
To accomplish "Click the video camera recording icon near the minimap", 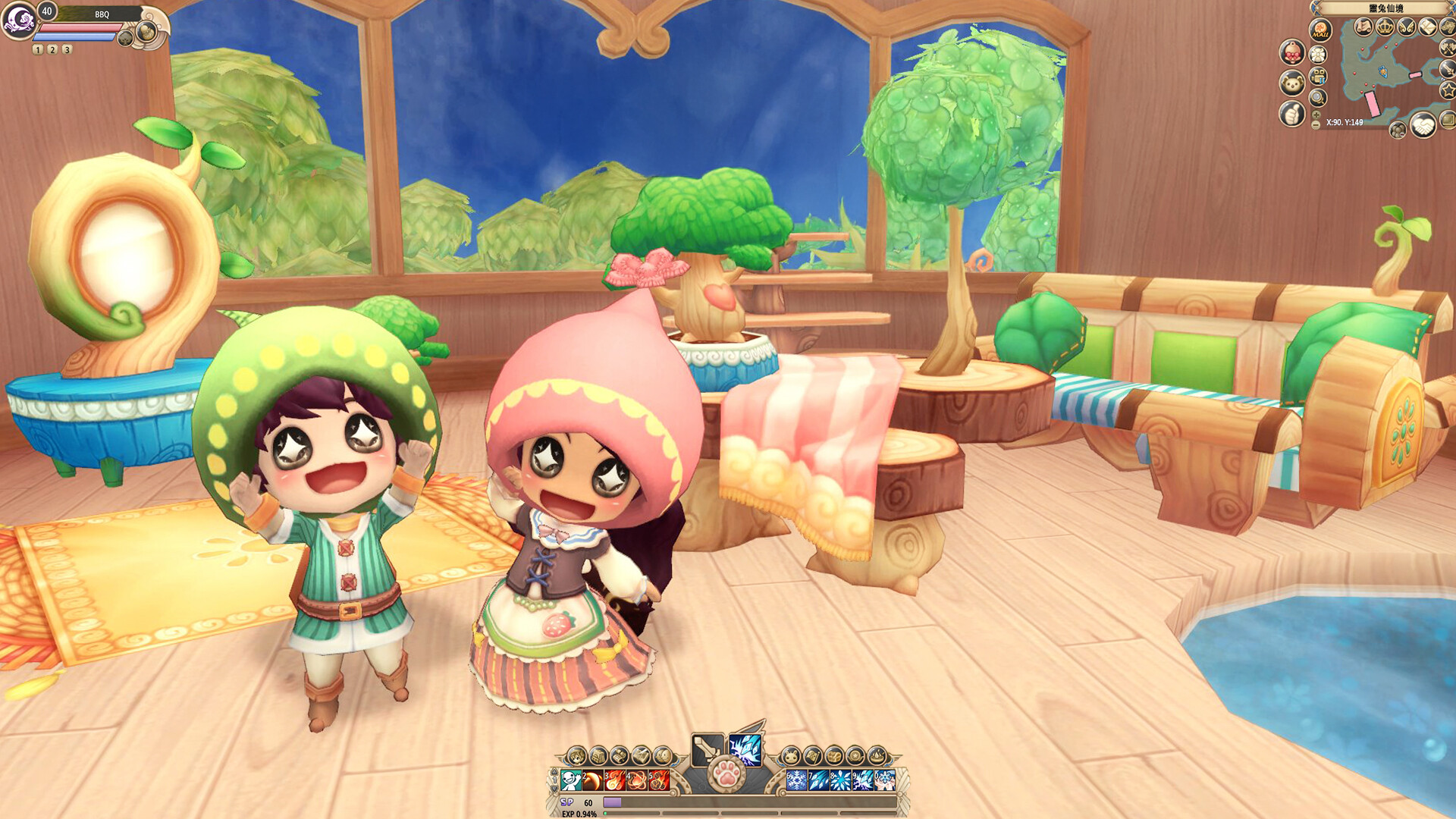I will coord(1318,77).
